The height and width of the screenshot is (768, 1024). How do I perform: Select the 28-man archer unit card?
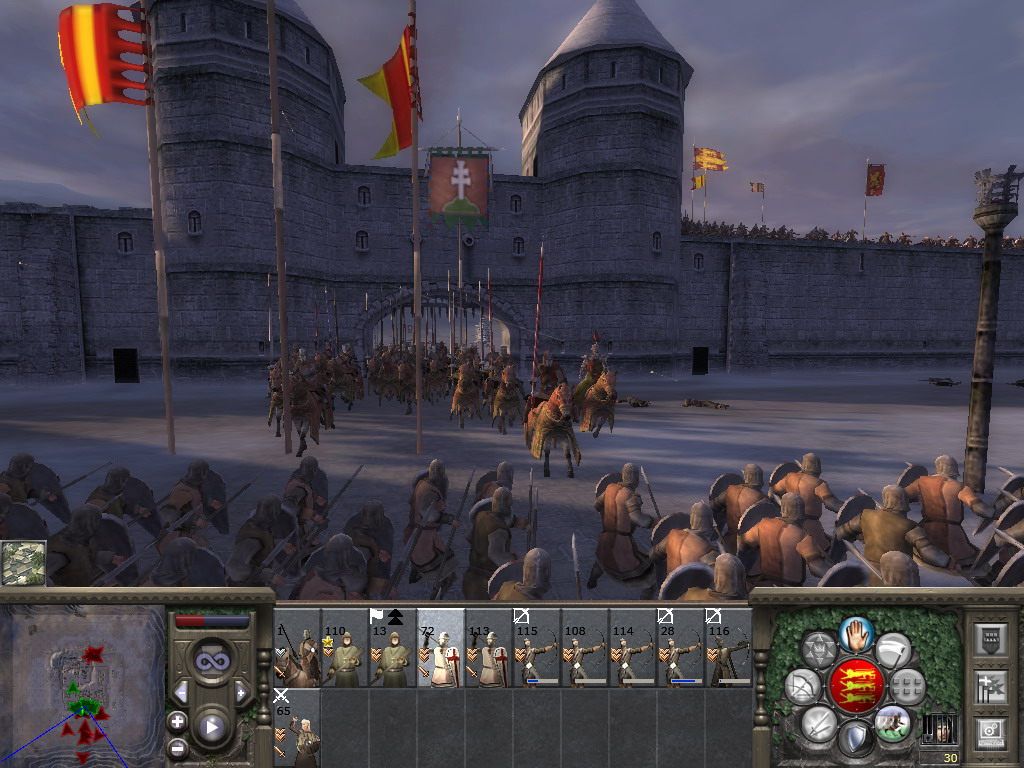pos(680,649)
